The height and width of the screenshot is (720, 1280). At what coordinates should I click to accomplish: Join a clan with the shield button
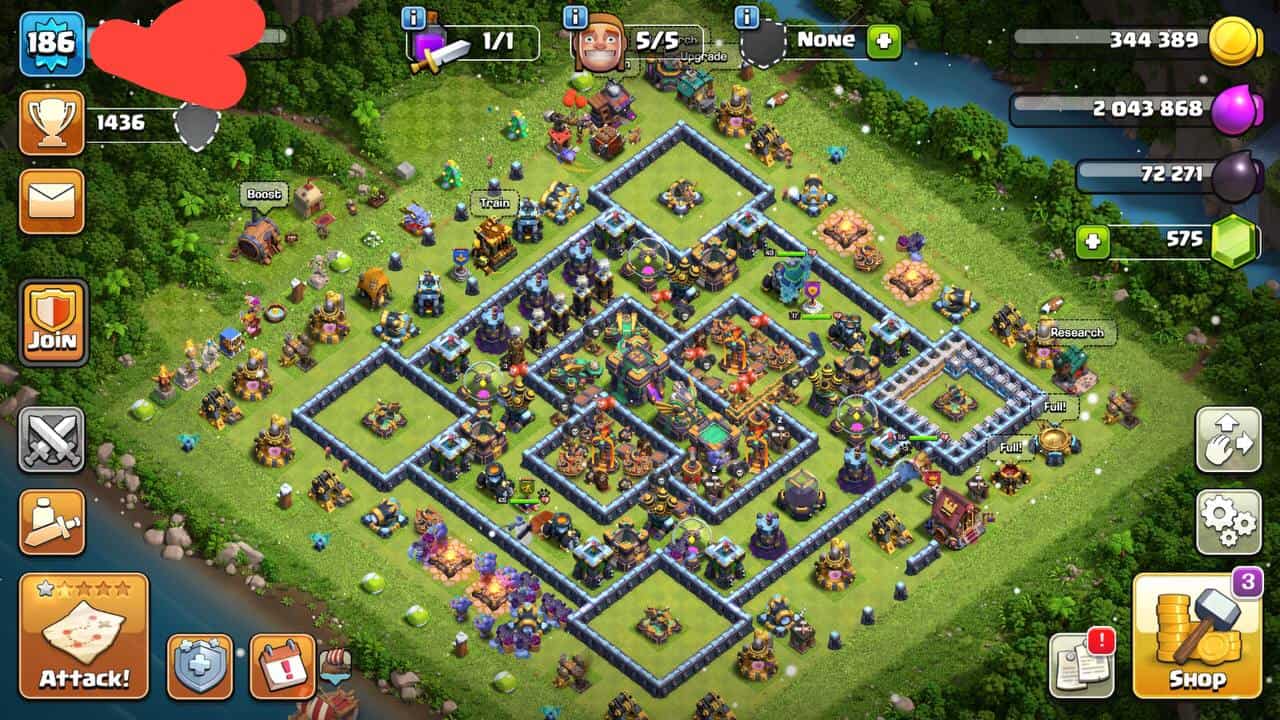tap(52, 322)
